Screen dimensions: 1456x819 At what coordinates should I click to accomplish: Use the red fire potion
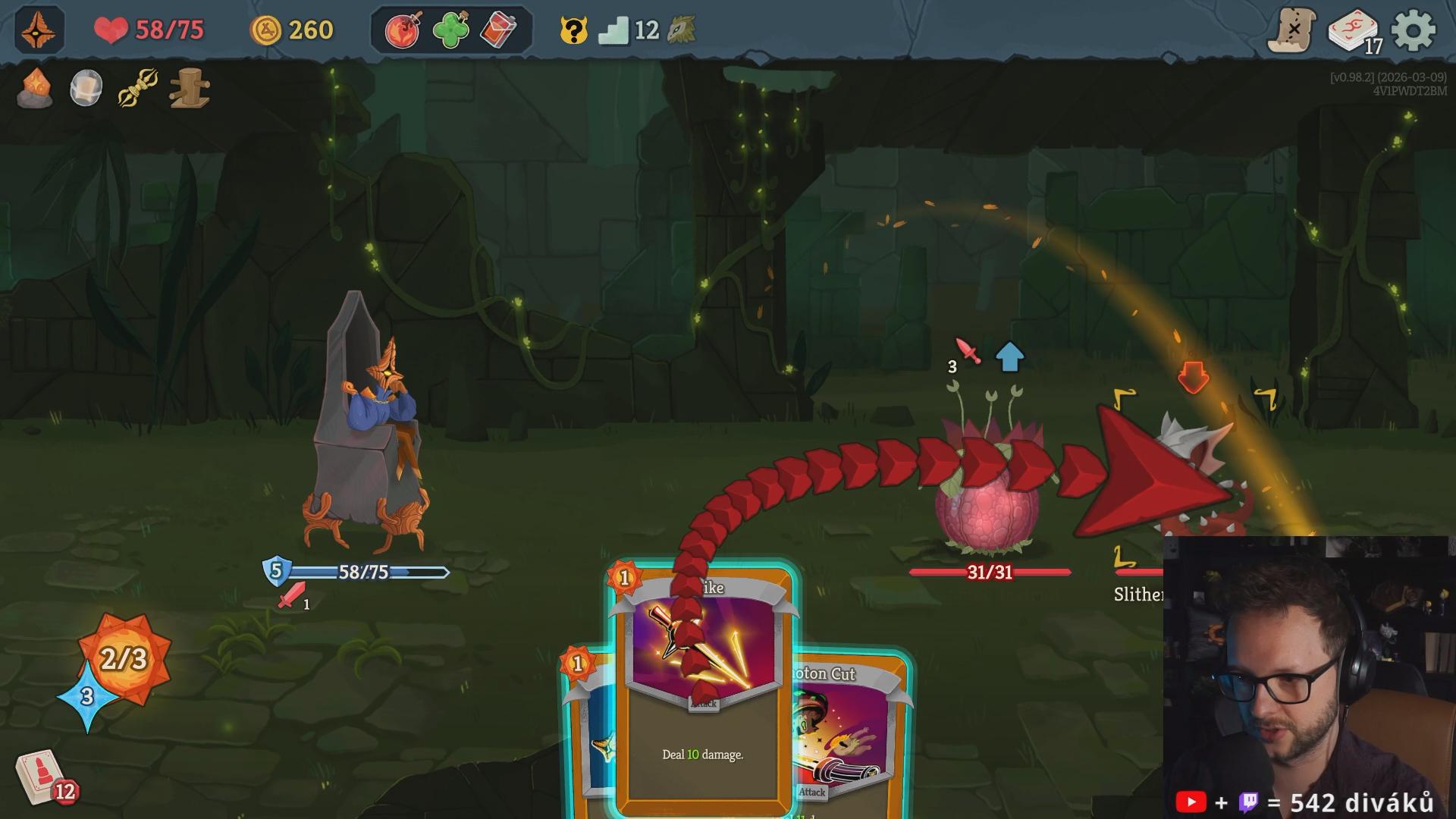tap(403, 30)
